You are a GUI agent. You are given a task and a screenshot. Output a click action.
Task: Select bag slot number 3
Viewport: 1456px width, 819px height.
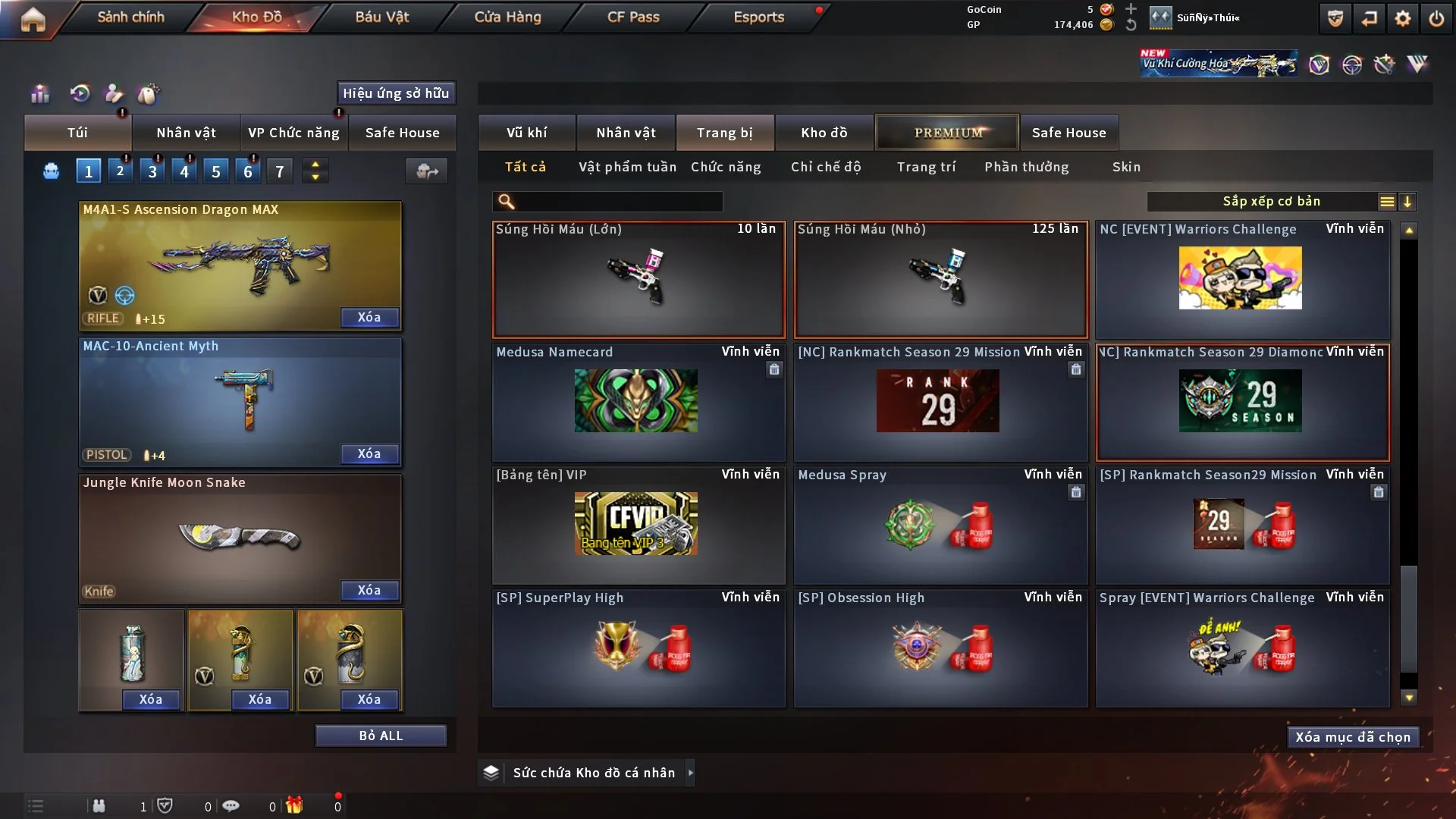coord(152,171)
